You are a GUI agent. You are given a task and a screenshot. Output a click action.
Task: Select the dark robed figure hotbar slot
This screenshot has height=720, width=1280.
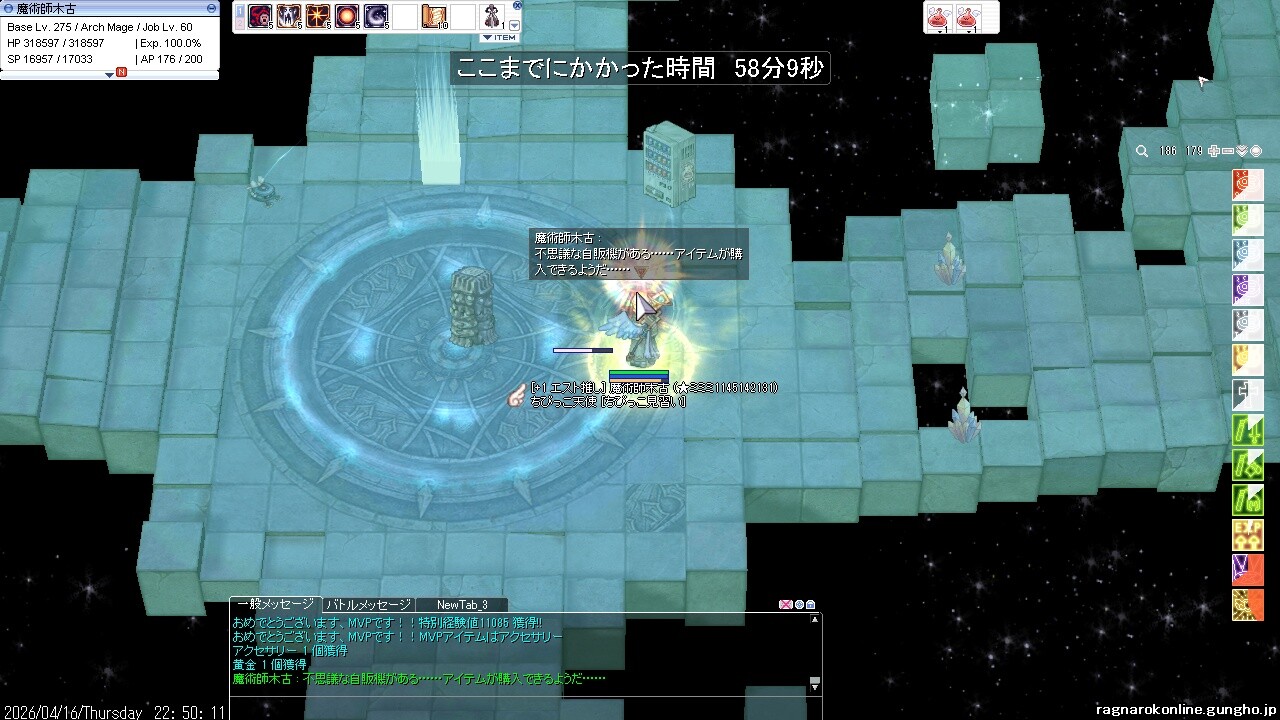[x=493, y=17]
